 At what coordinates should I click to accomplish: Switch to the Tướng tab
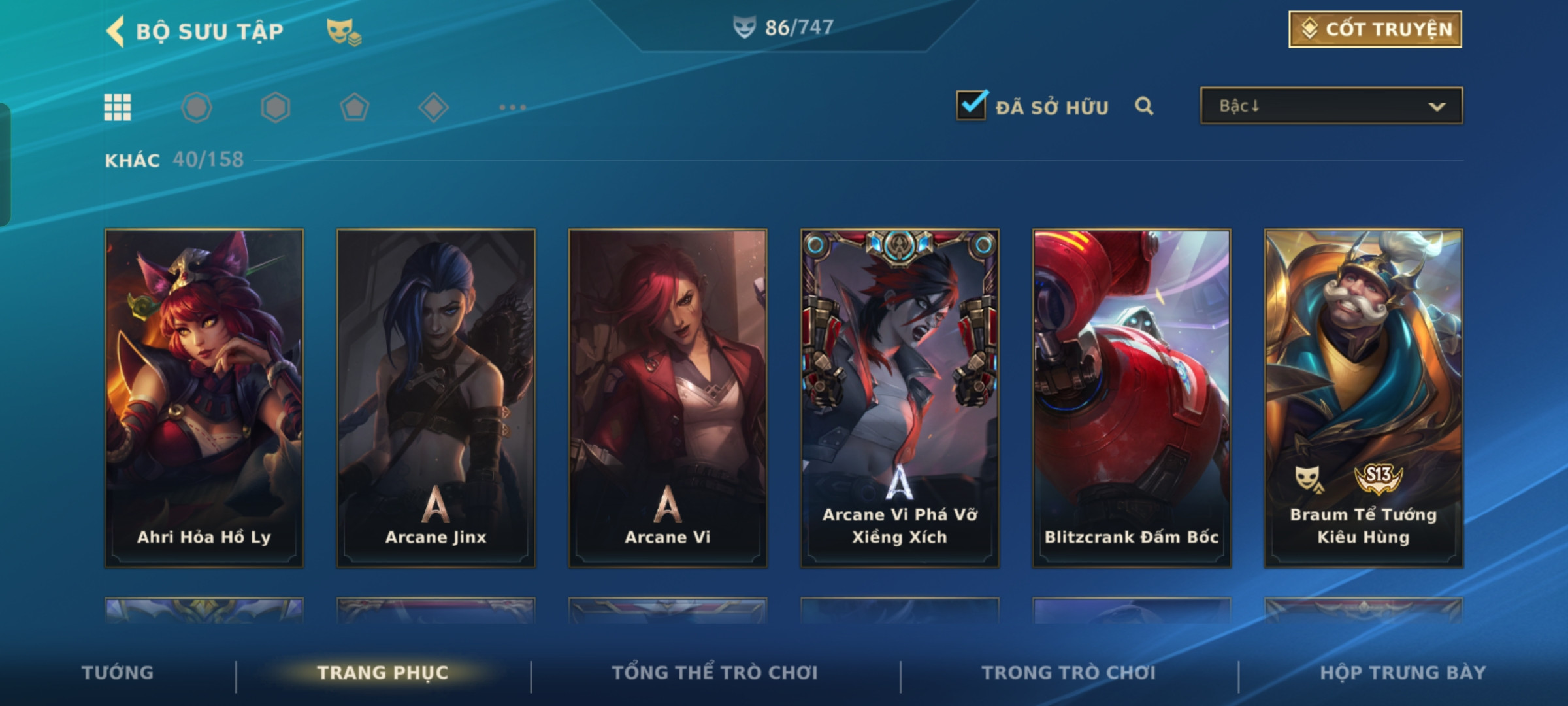click(118, 673)
